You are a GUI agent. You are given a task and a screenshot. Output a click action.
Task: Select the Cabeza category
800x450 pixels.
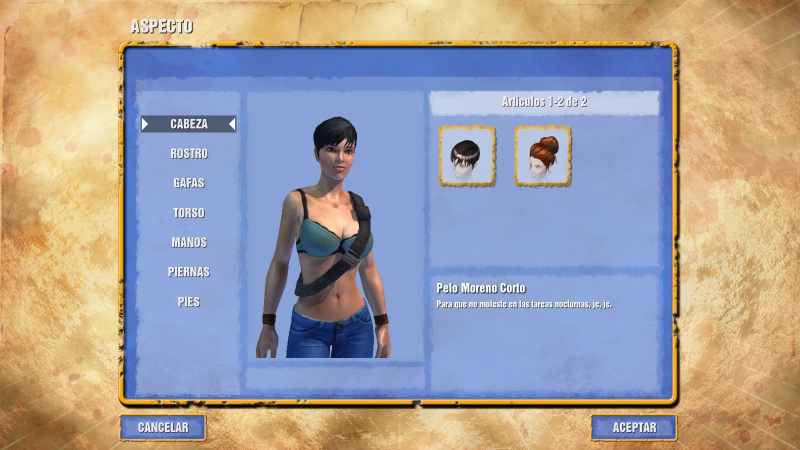click(189, 124)
